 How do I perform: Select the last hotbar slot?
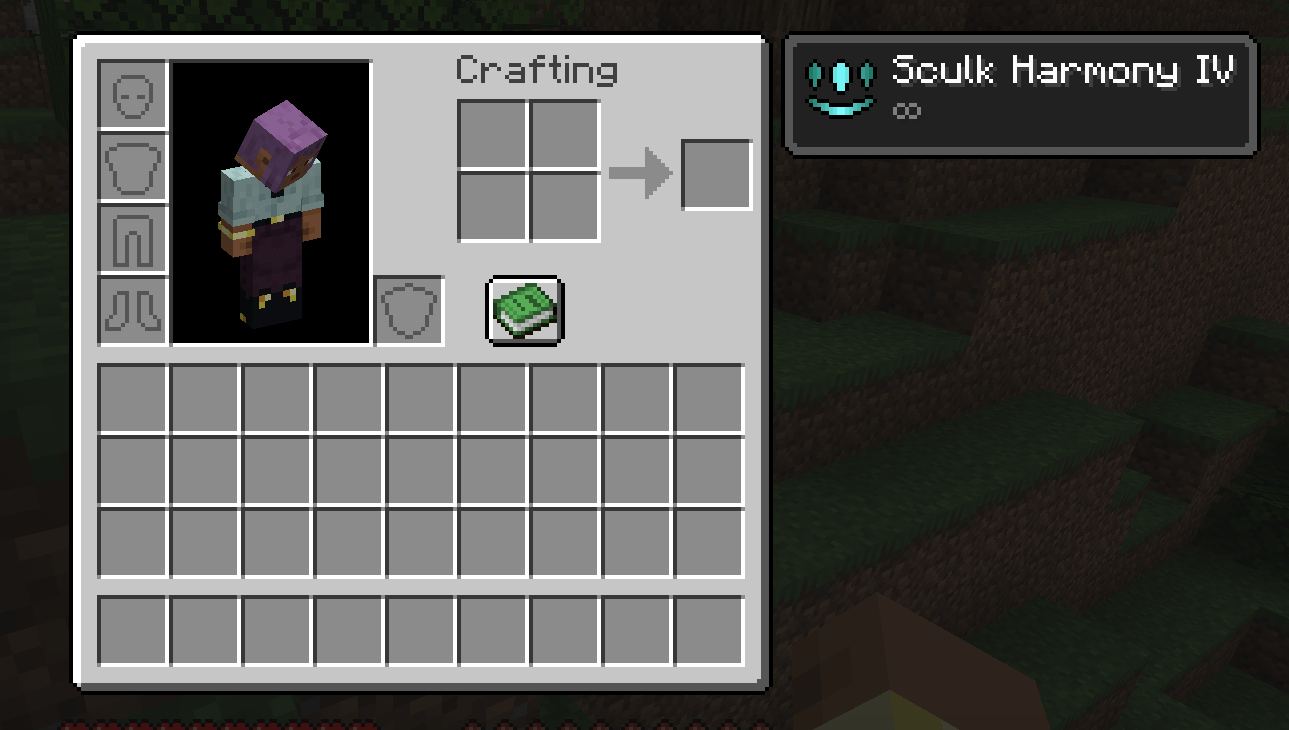pyautogui.click(x=707, y=632)
